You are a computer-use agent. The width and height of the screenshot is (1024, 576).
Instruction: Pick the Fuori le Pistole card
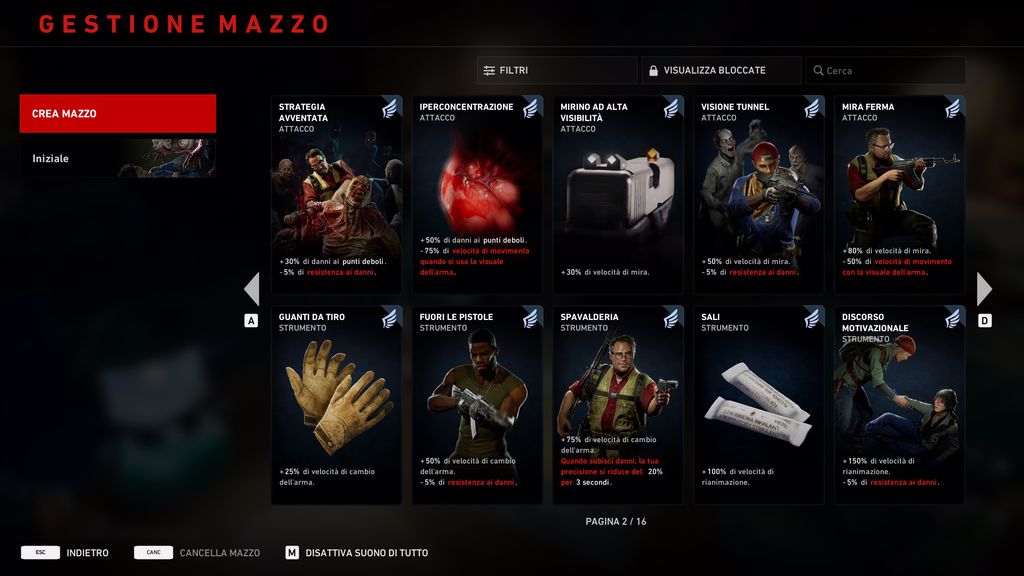click(477, 404)
